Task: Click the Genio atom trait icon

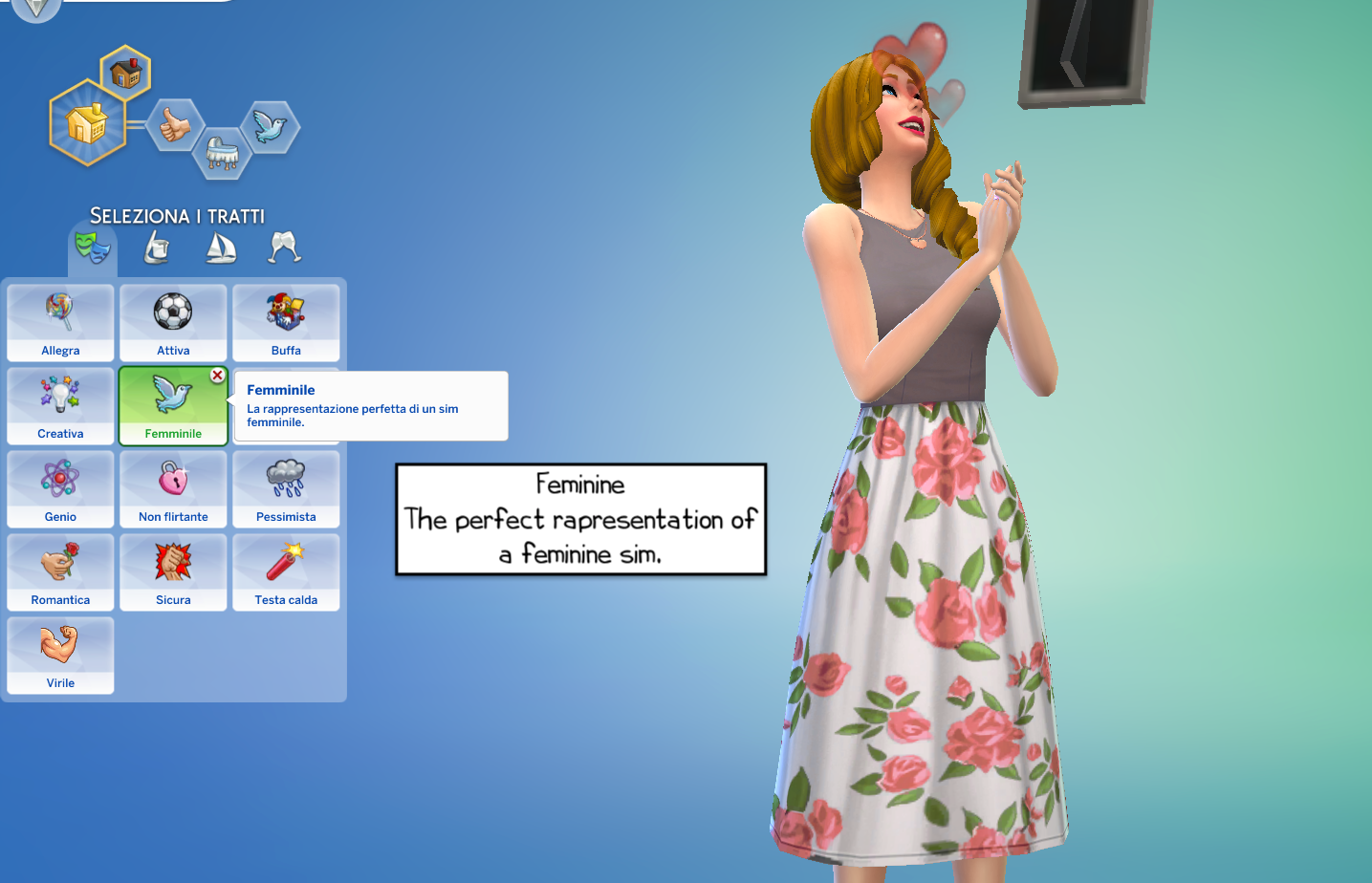Action: click(x=60, y=487)
